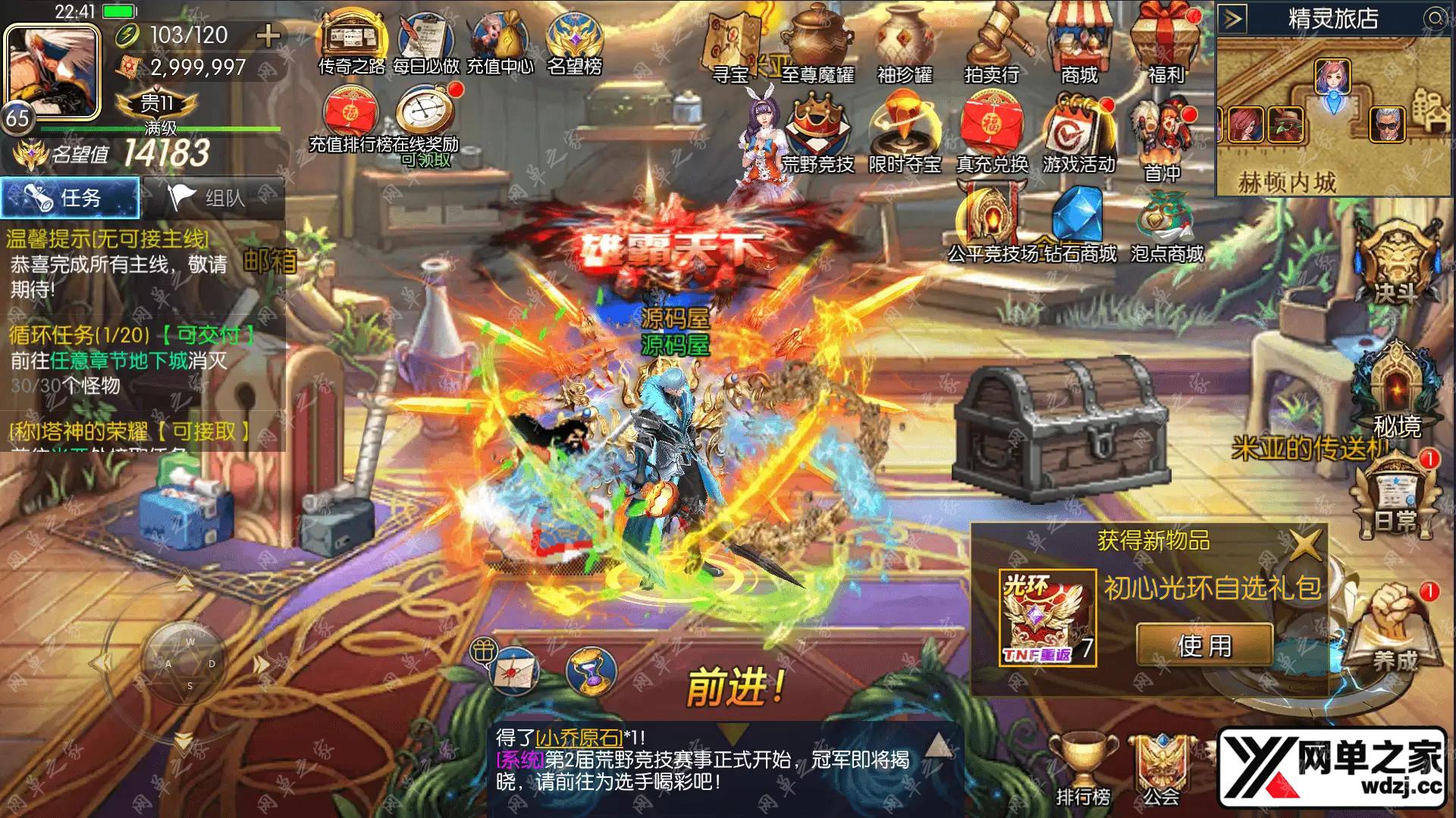The width and height of the screenshot is (1456, 818).
Task: Switch to the 任务 quest tab
Action: [x=68, y=197]
